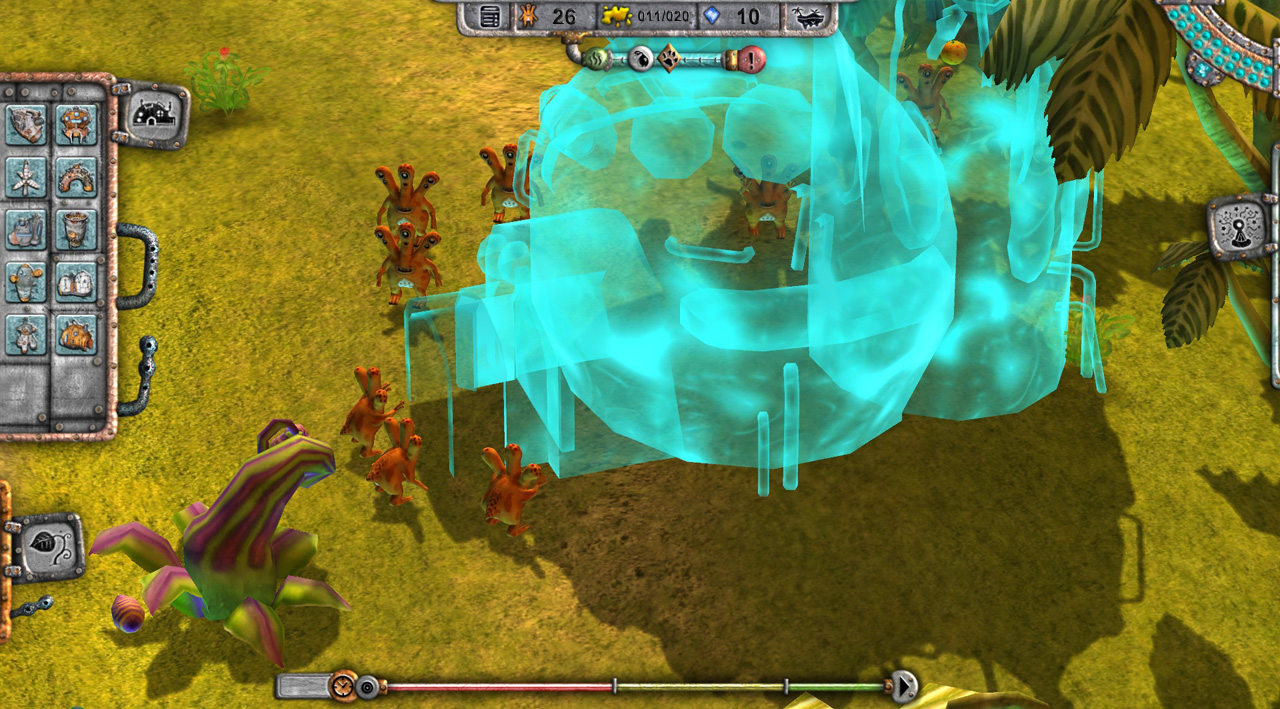The image size is (1280, 709).
Task: Open the menu list icon in top bar
Action: coord(489,17)
